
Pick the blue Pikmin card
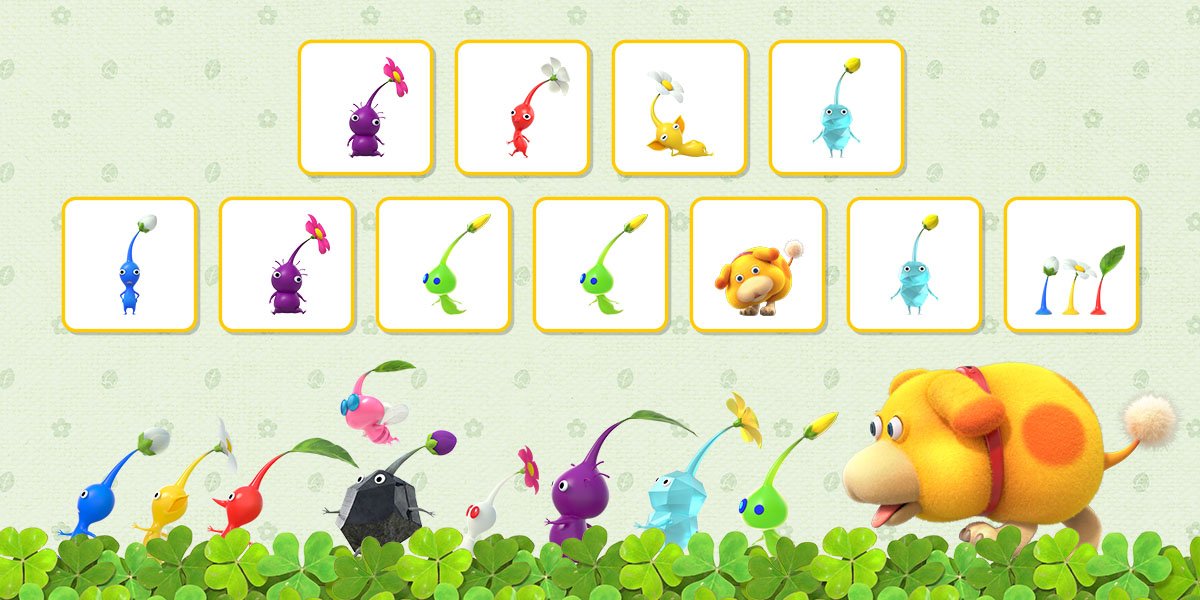click(x=129, y=265)
